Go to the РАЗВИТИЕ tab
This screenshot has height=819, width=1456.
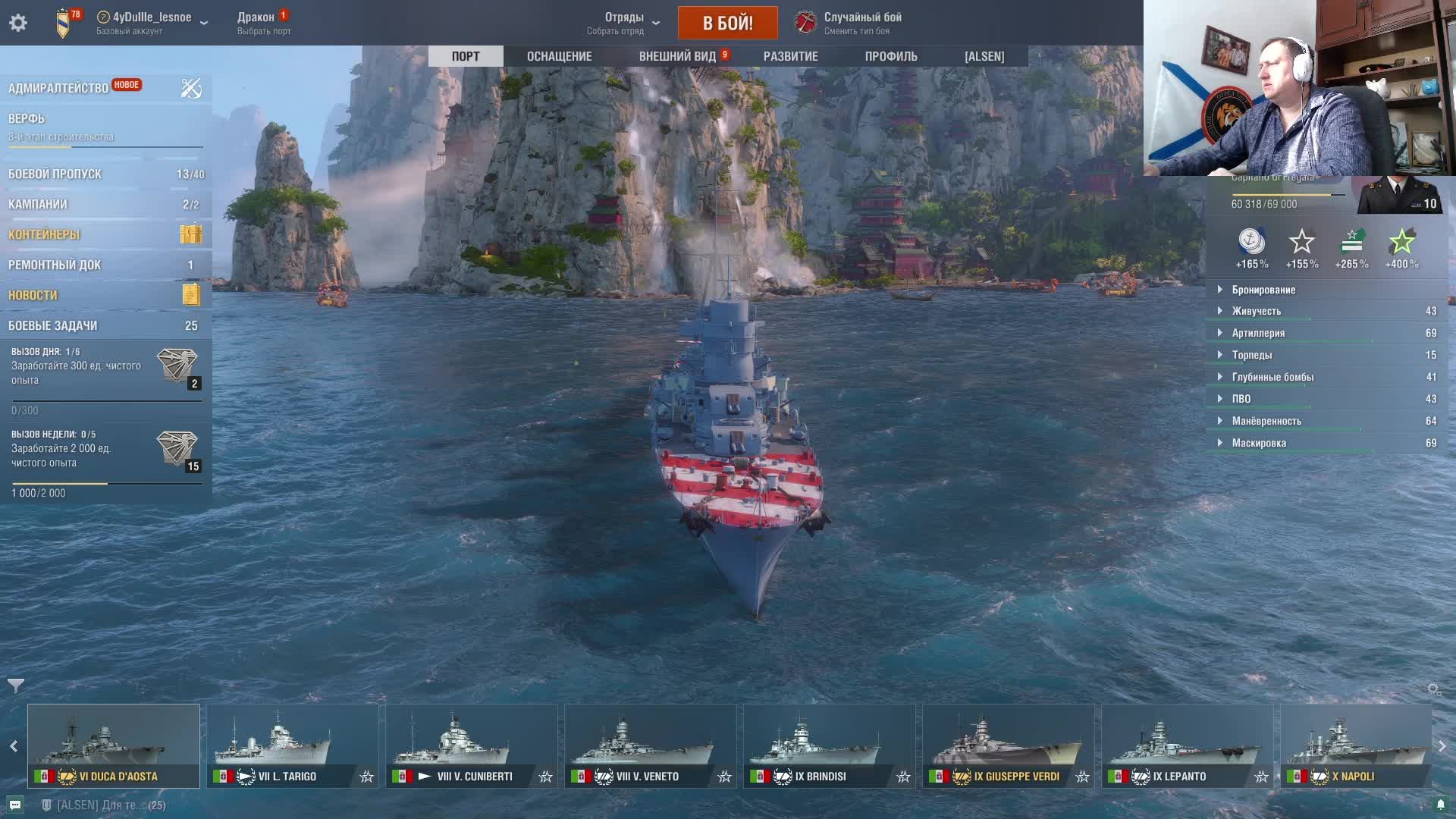790,56
